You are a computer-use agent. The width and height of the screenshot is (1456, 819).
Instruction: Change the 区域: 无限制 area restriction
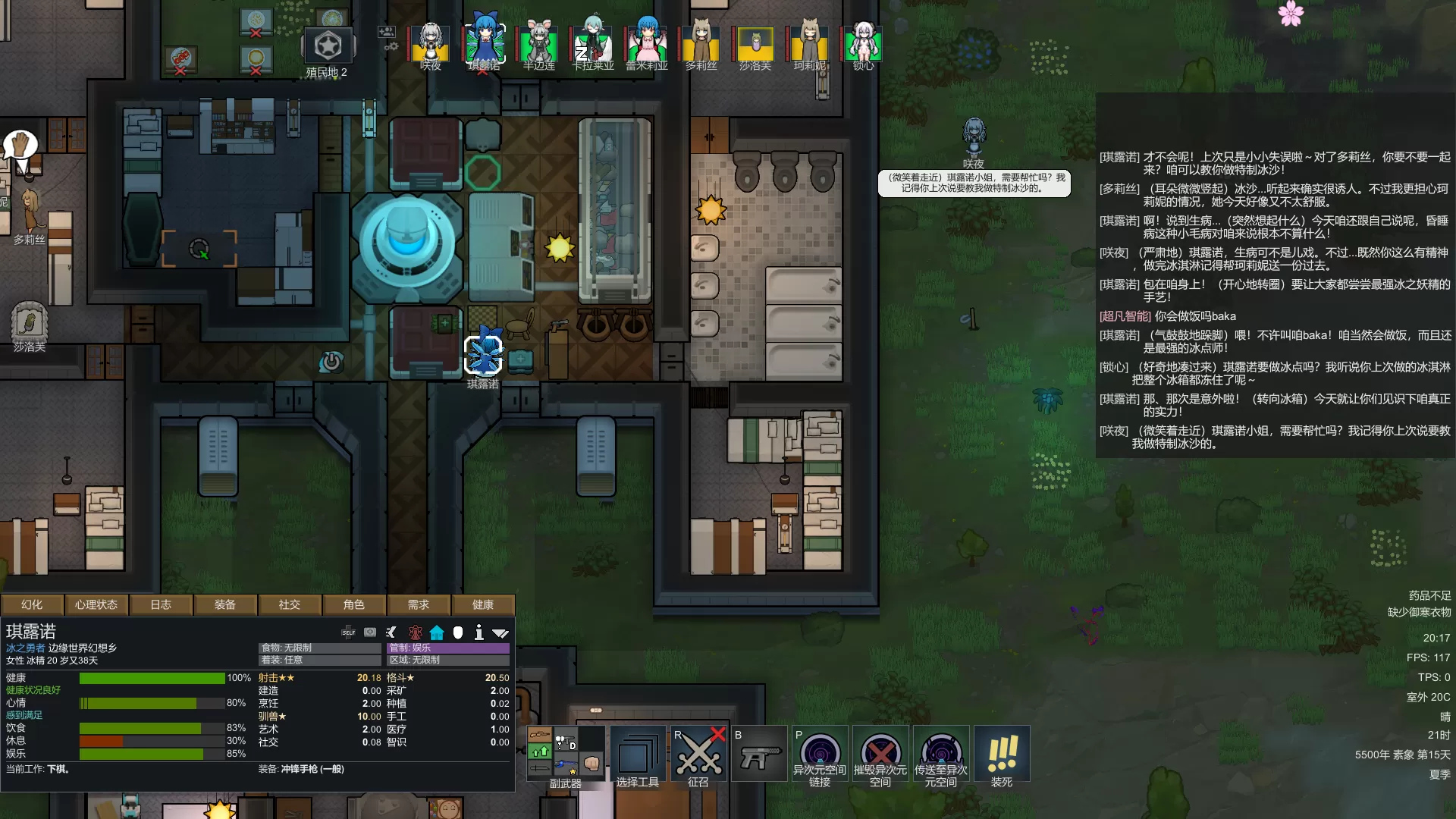point(448,660)
